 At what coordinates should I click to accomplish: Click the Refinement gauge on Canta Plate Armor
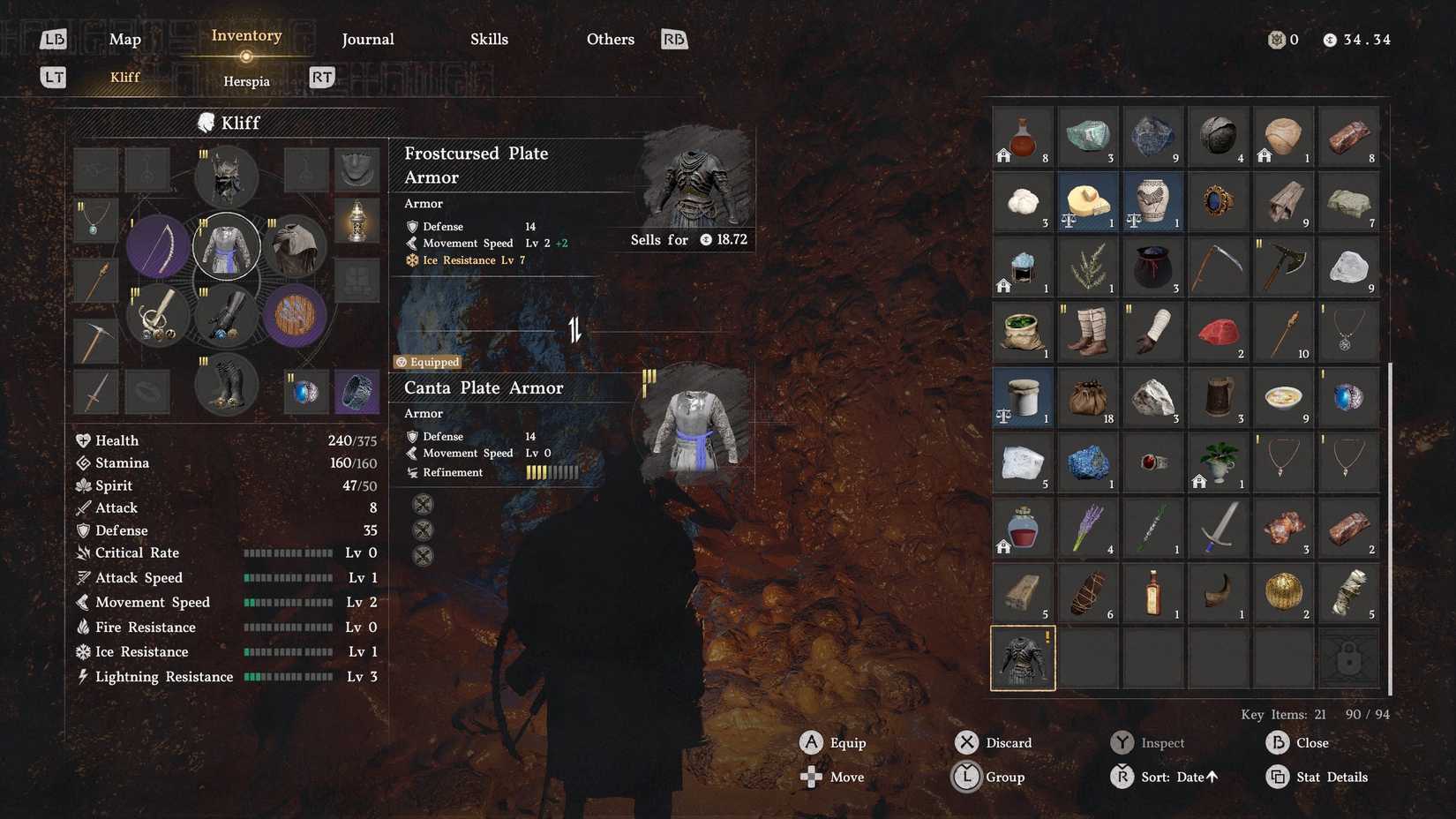552,472
